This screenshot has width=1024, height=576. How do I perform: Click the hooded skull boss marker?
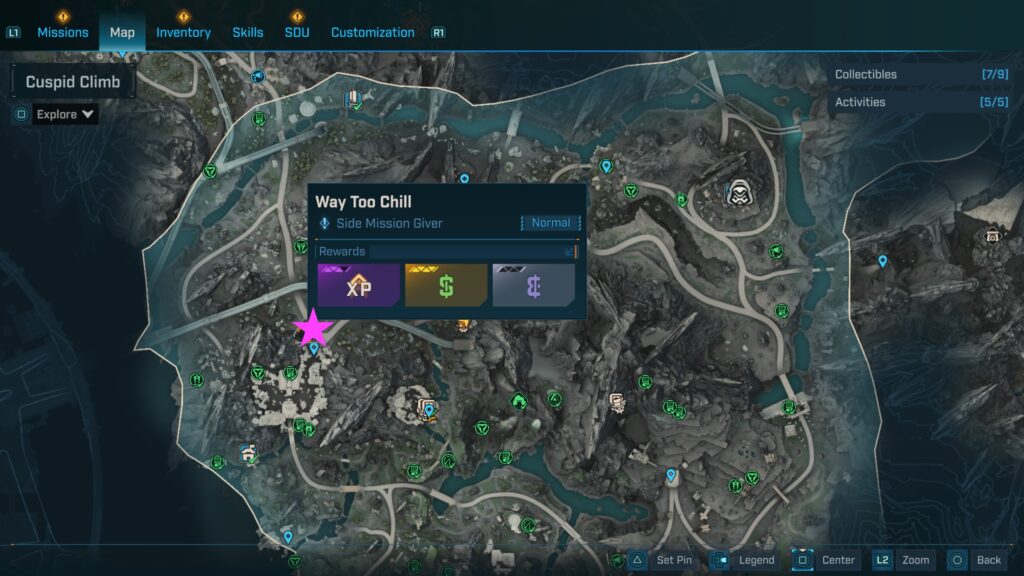point(740,191)
